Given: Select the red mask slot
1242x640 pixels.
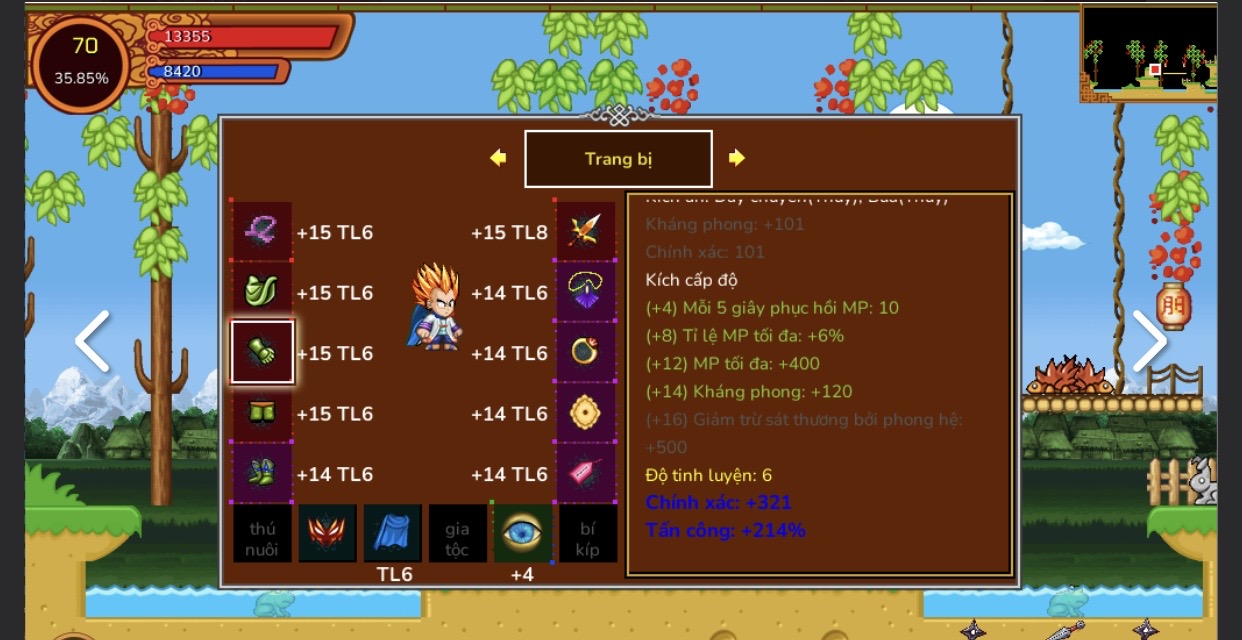Looking at the screenshot, I should [x=327, y=534].
